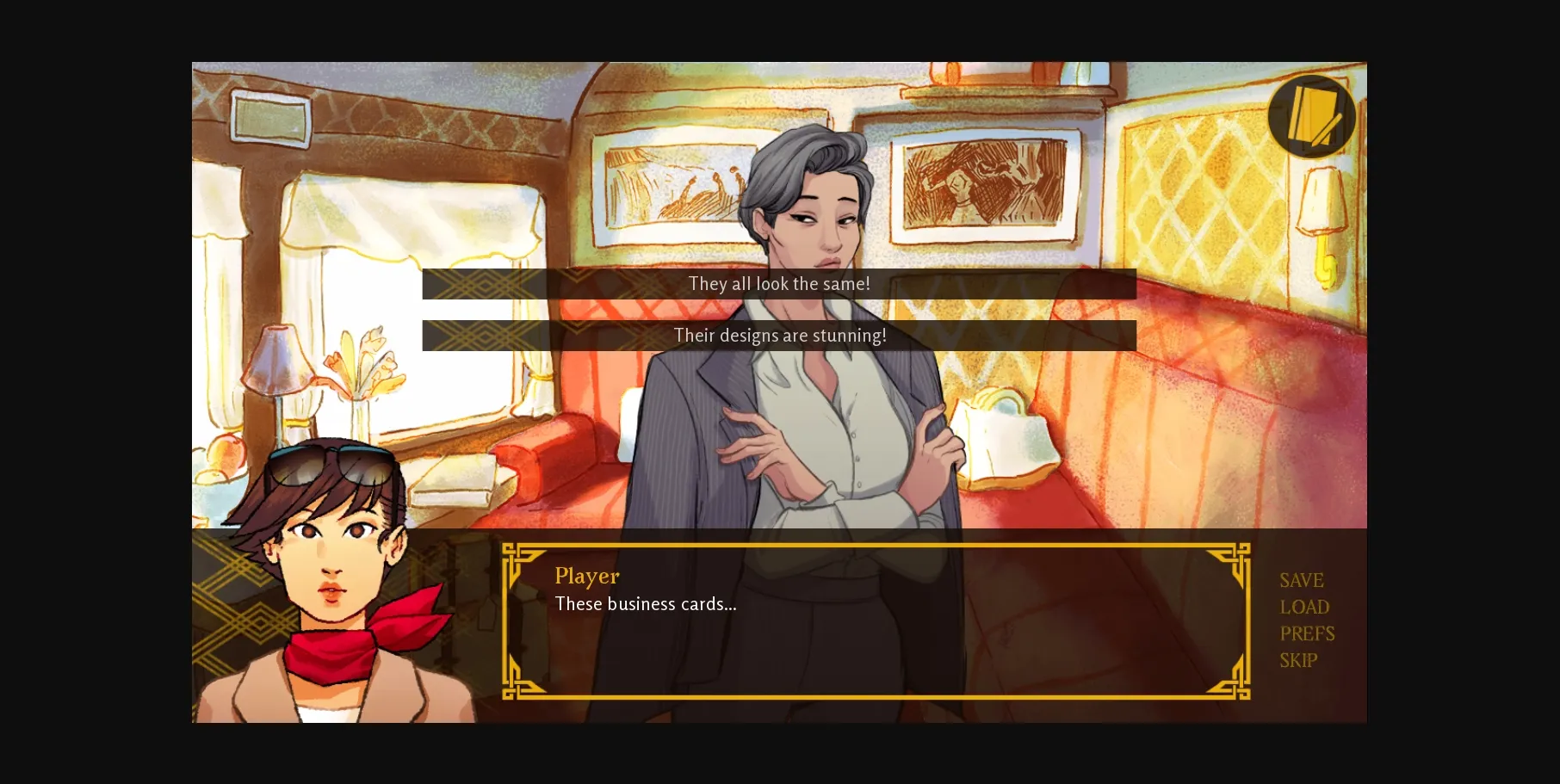Image resolution: width=1560 pixels, height=784 pixels.
Task: Choose the response 'They all look the same!'
Action: tap(779, 283)
